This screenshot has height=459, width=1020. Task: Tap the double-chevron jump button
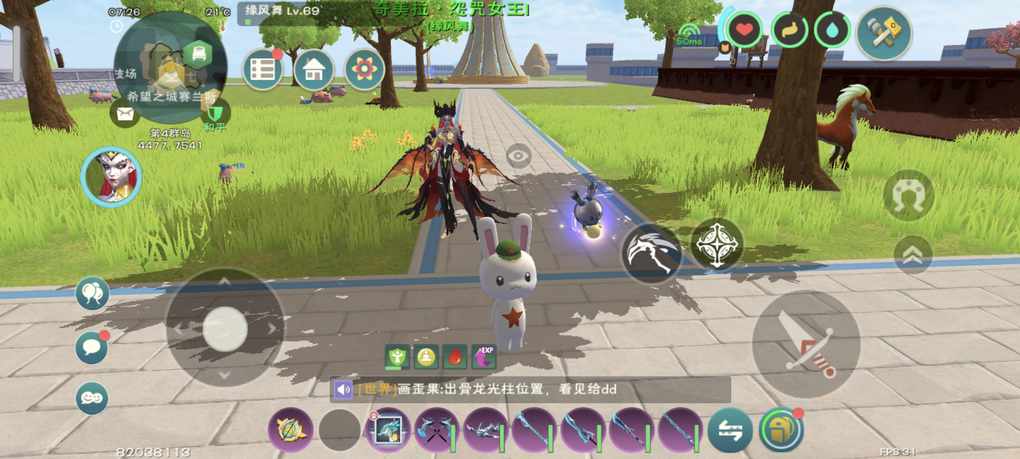(x=912, y=255)
